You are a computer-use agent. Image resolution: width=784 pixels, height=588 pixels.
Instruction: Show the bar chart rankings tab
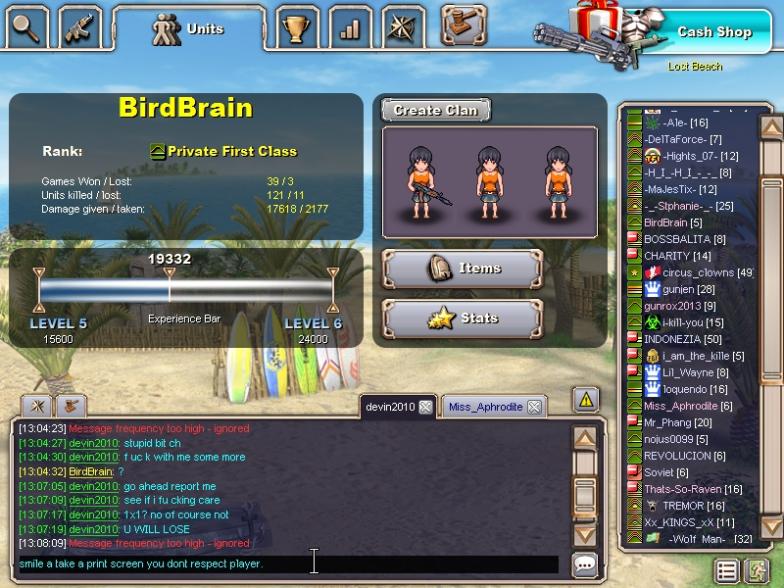click(349, 29)
